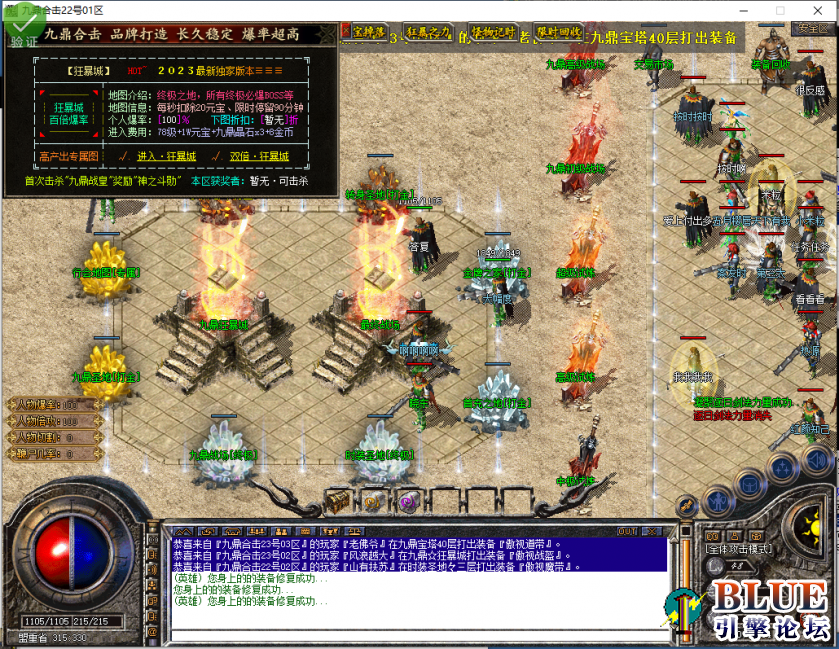Open the 狂暴之力 top menu button

point(428,33)
